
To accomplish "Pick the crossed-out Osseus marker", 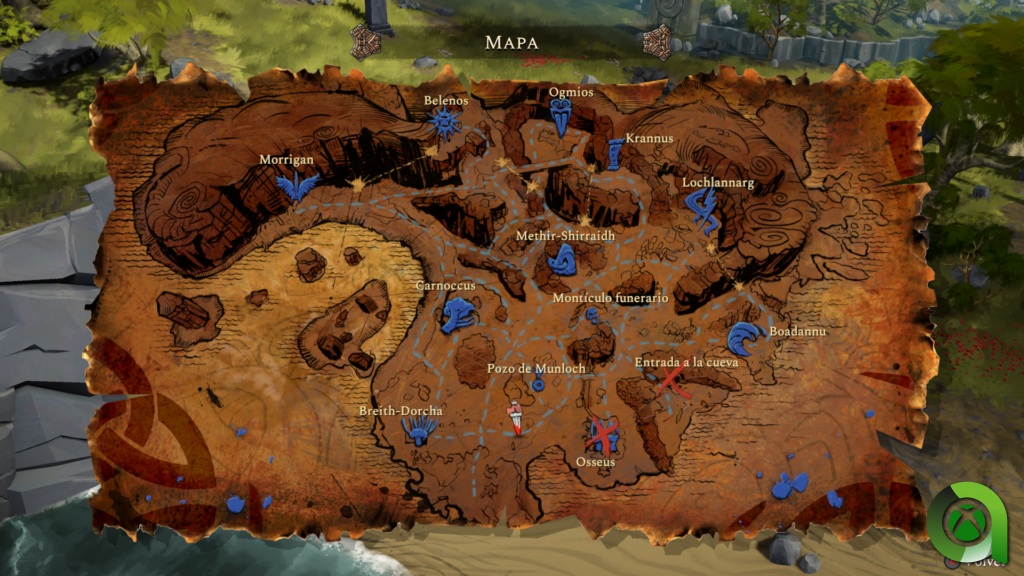I will [602, 435].
